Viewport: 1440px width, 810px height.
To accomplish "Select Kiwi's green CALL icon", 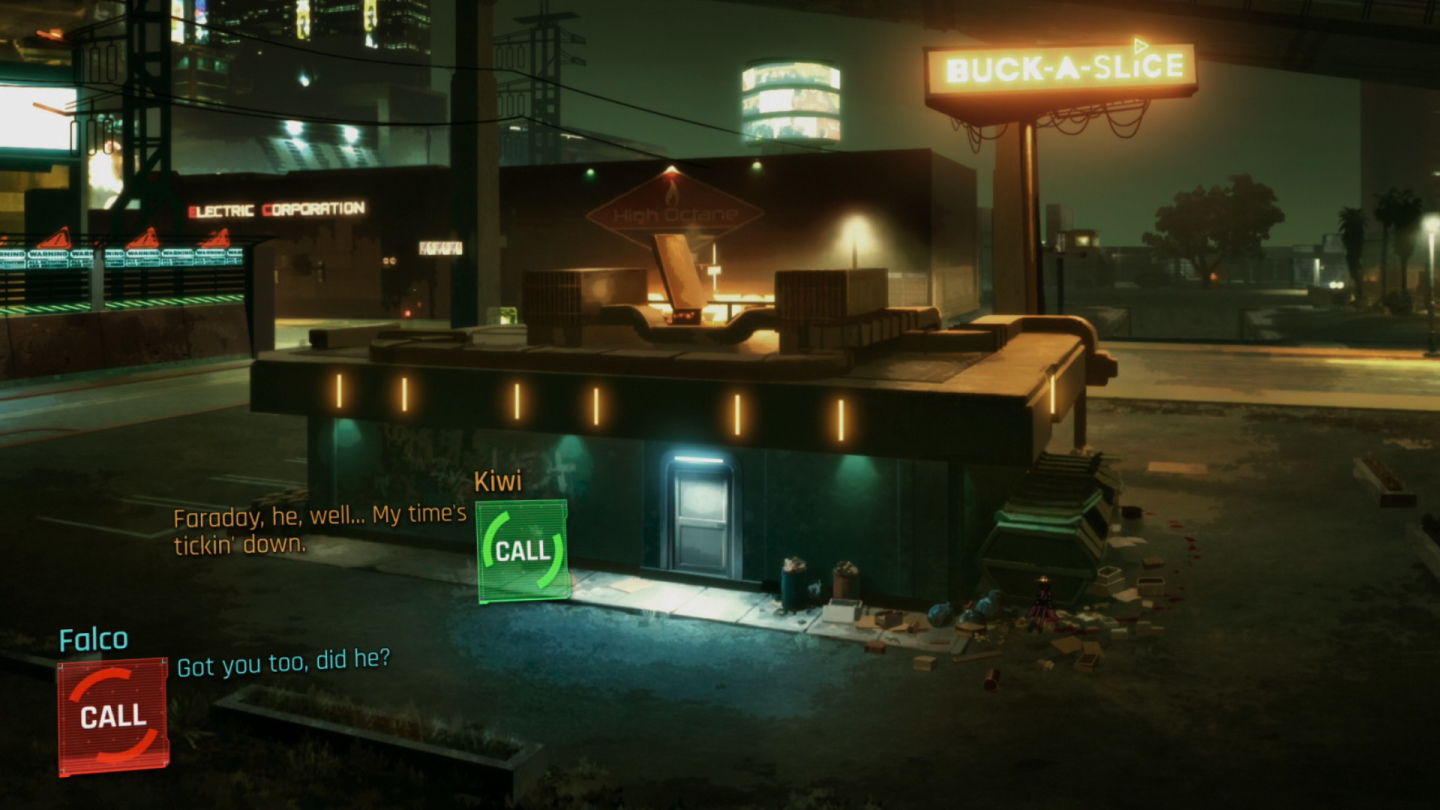I will (x=522, y=551).
